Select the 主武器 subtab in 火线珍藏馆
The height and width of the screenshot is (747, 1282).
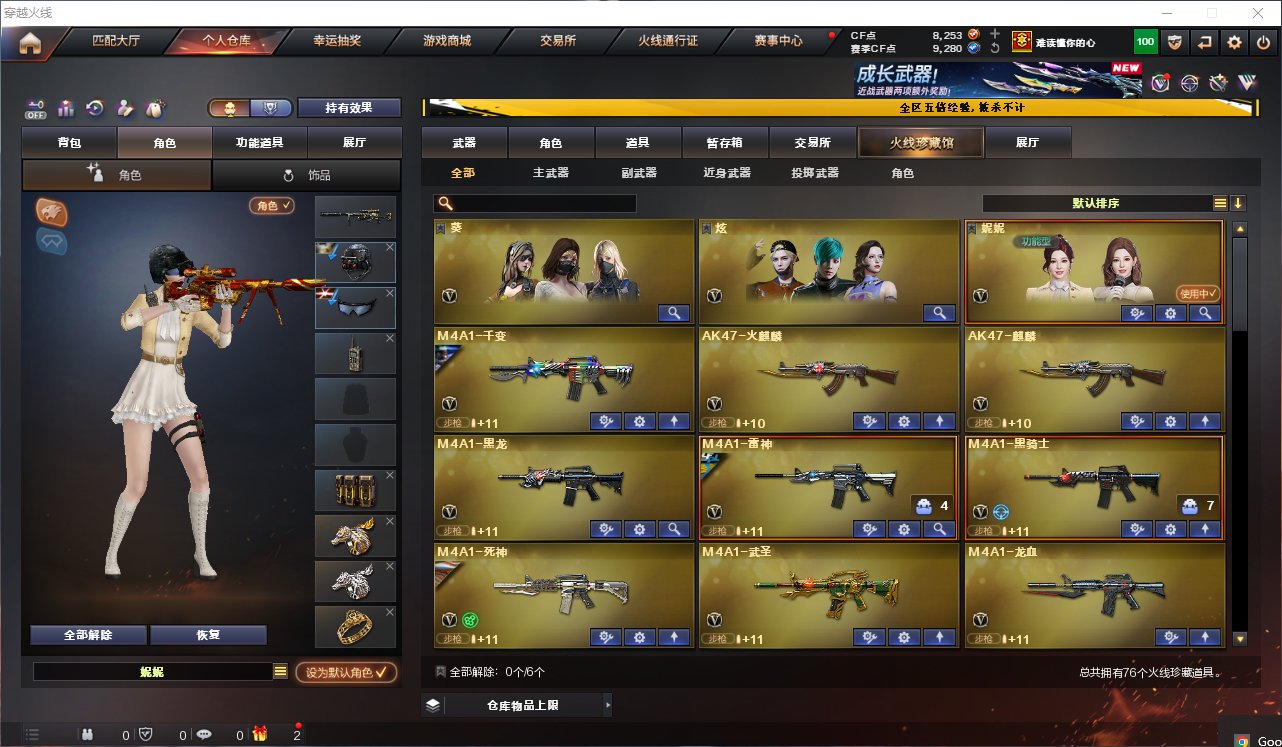coord(551,172)
